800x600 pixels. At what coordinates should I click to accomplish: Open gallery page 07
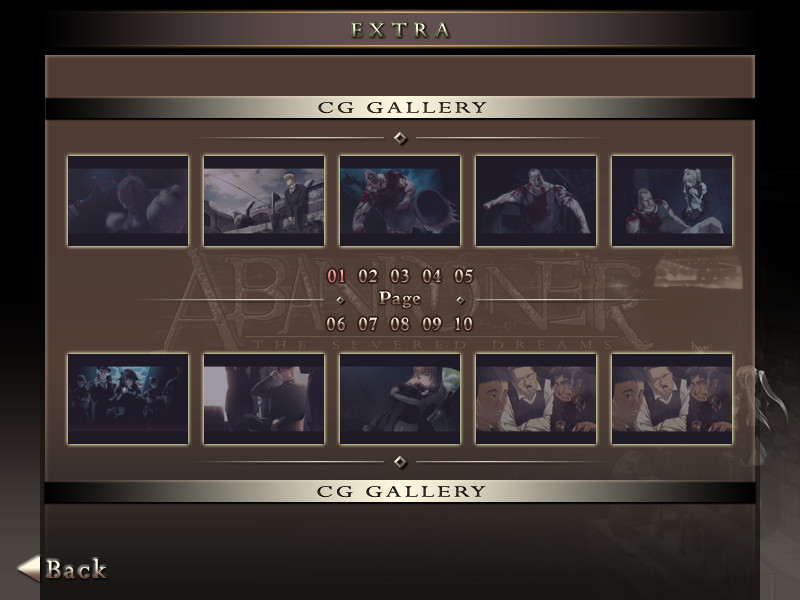tap(368, 324)
